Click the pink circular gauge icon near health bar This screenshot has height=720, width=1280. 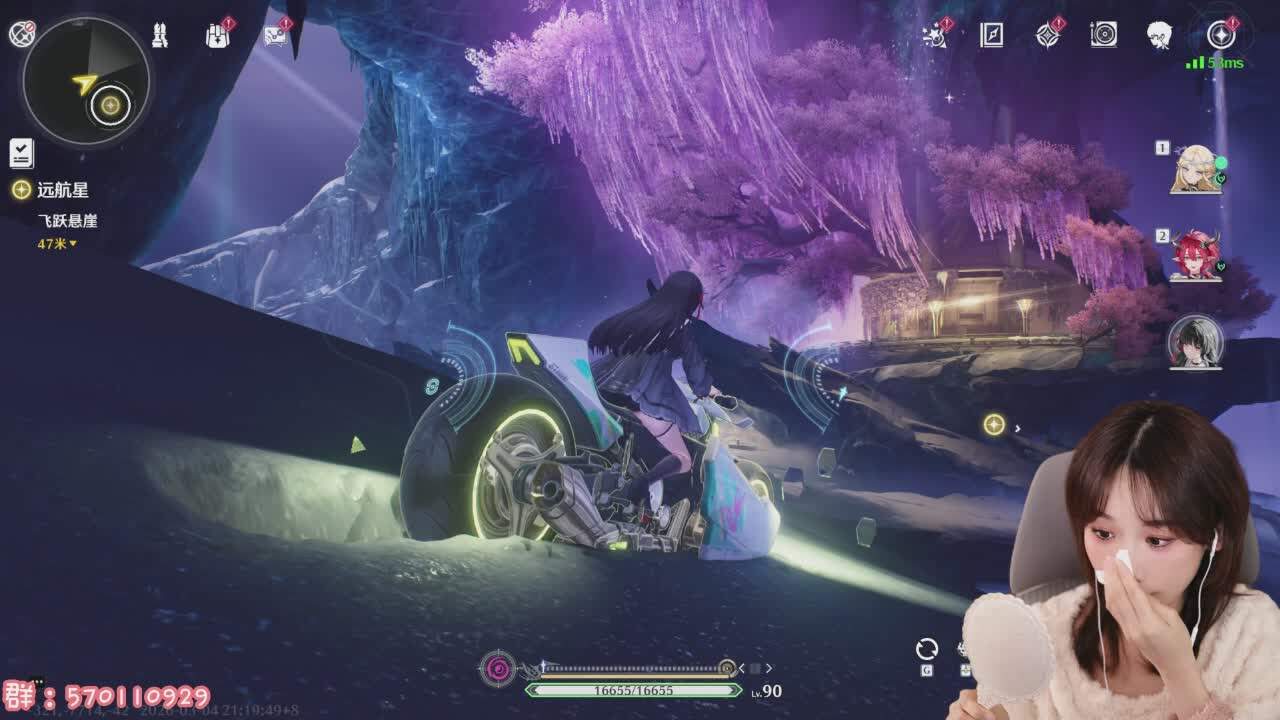point(498,668)
